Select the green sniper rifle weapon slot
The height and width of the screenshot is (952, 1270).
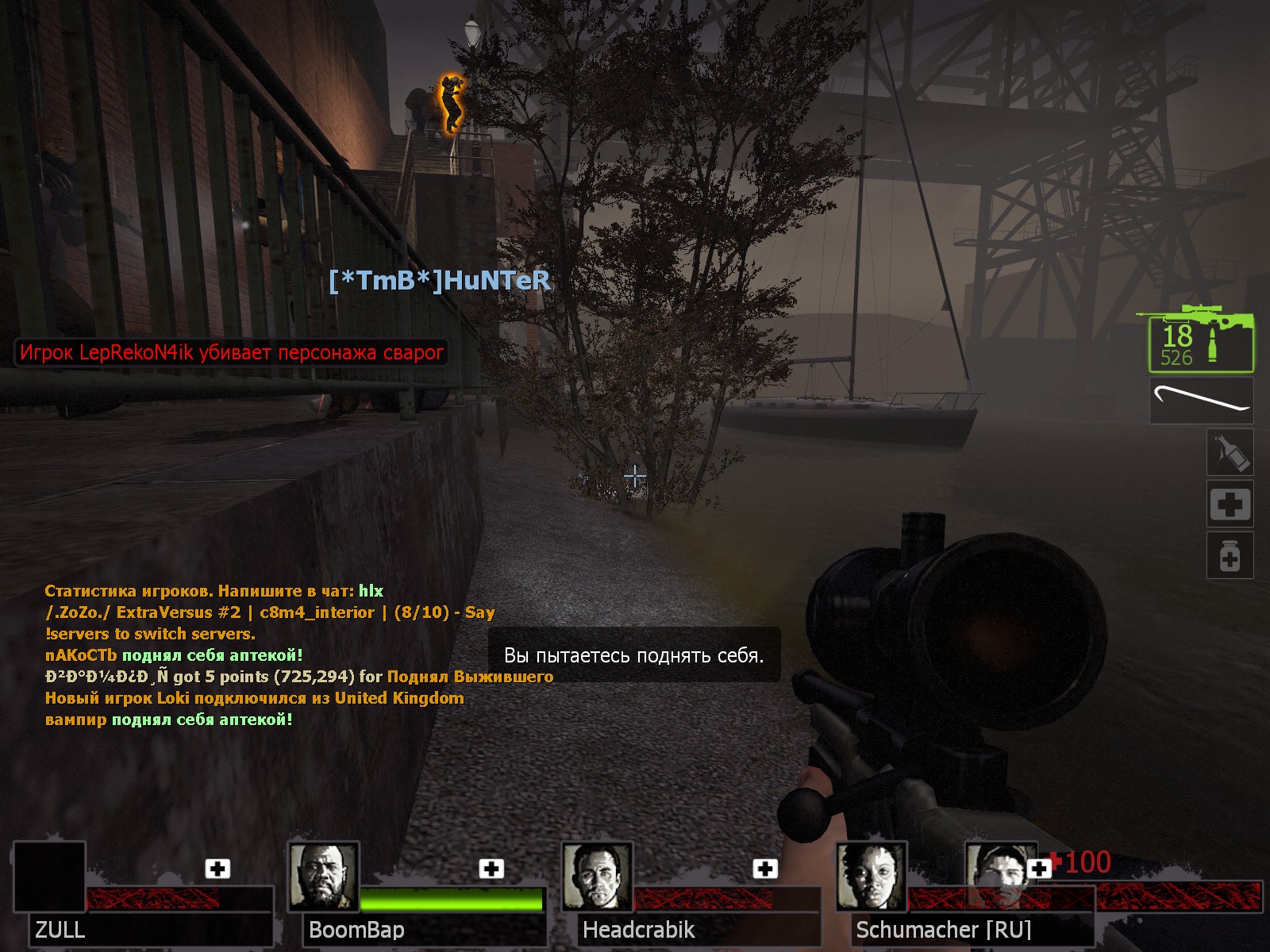(x=1201, y=340)
